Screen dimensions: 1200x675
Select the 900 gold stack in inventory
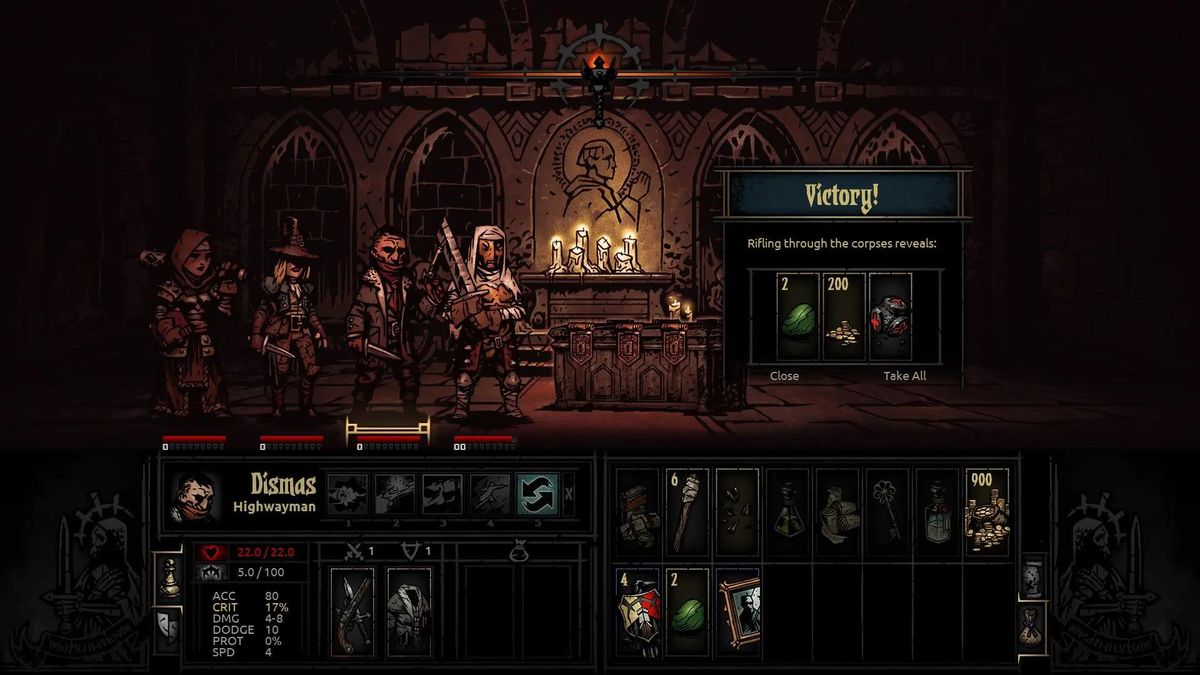pos(987,511)
